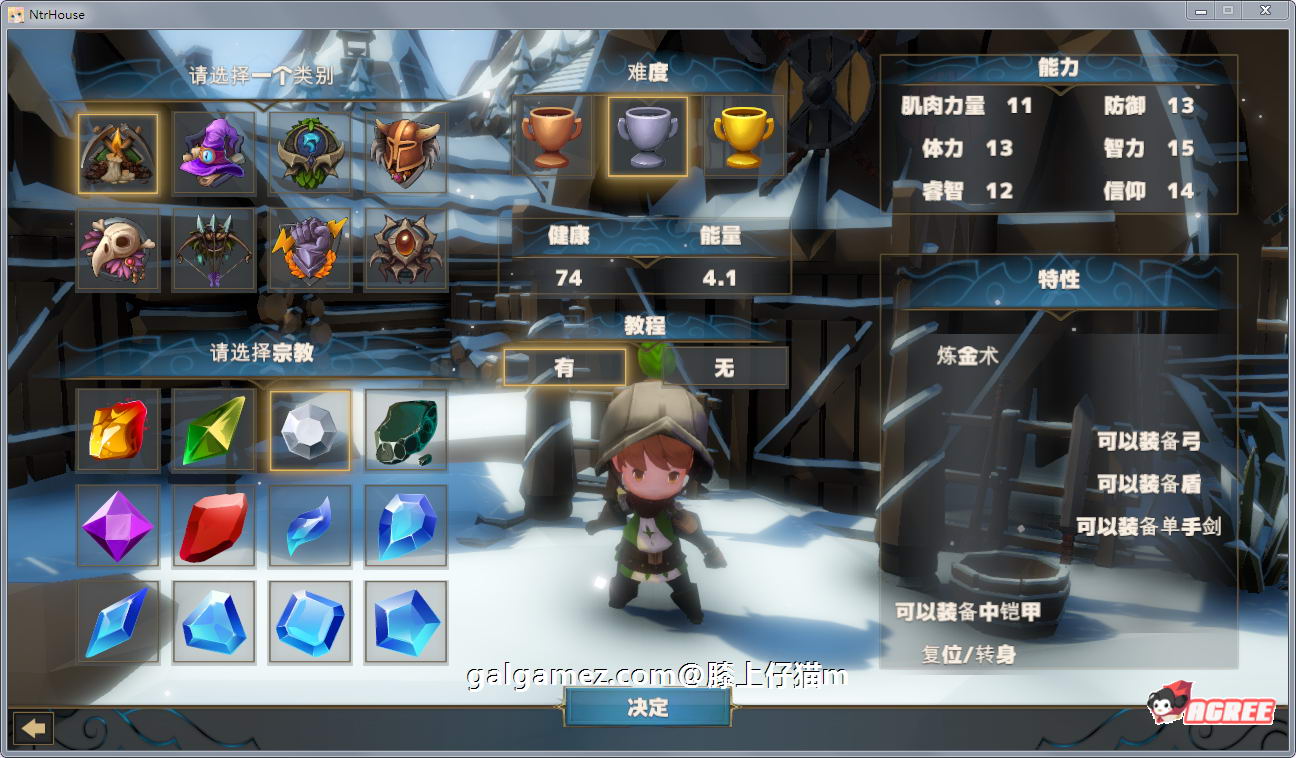
Task: Pick the white diamond religion gem
Action: (310, 430)
